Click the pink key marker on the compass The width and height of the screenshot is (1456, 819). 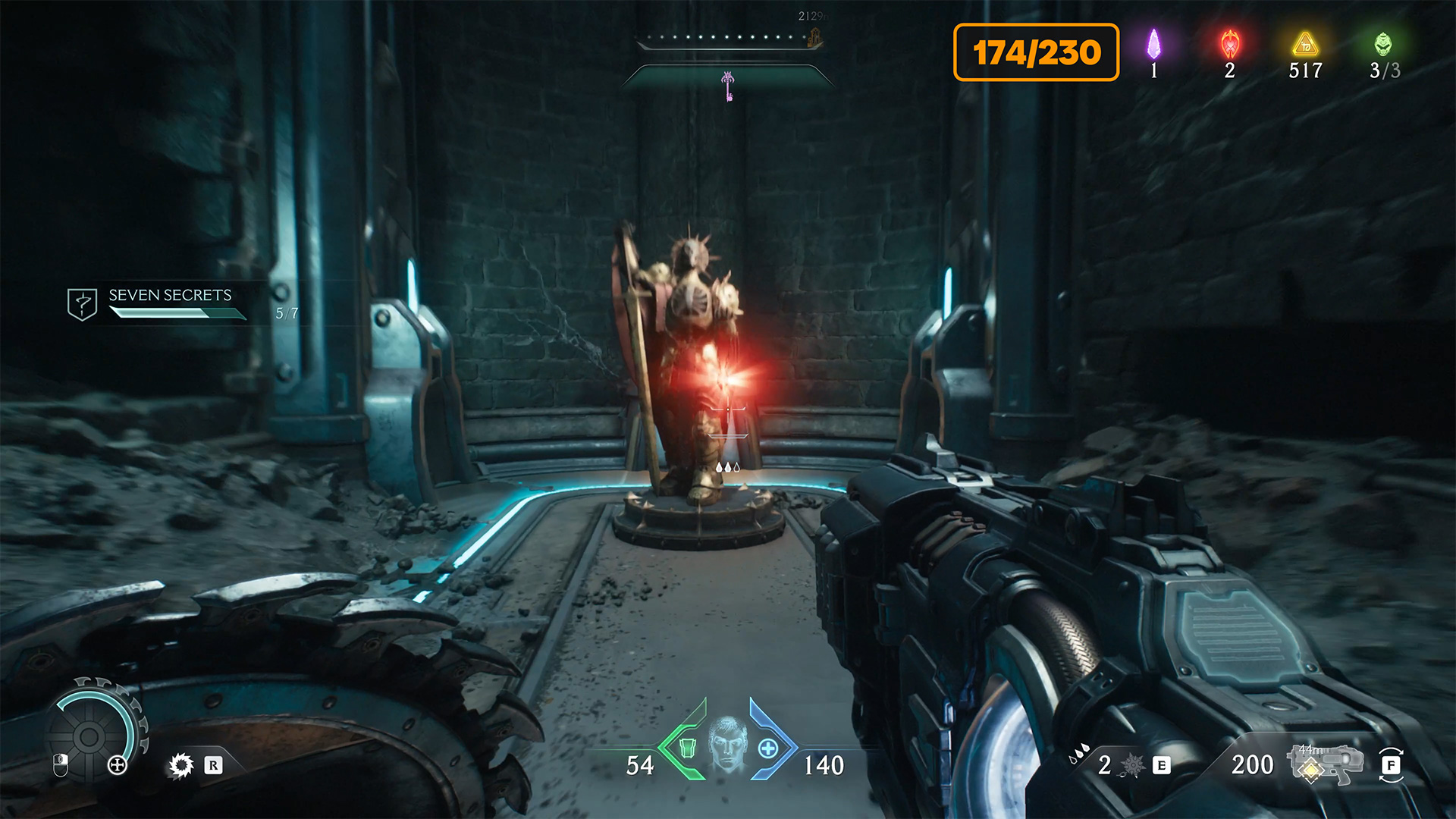728,86
